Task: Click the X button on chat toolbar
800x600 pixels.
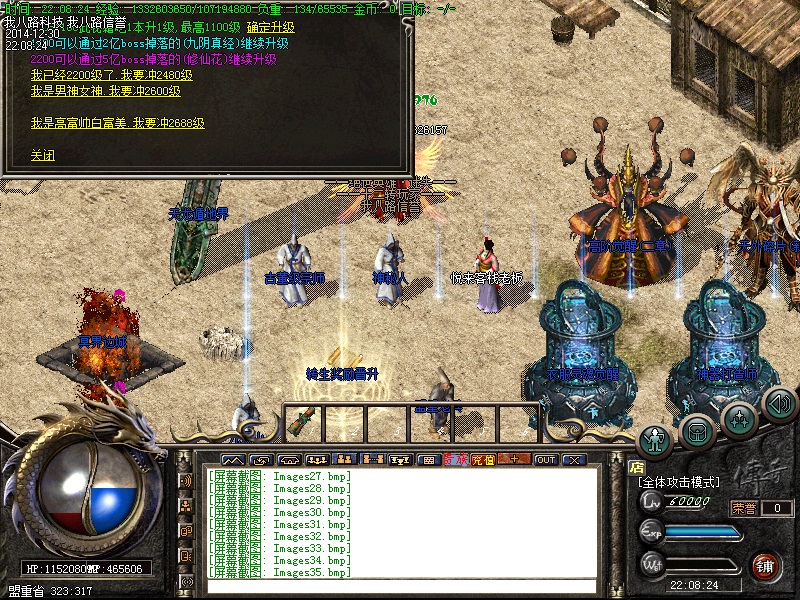Action: click(574, 460)
